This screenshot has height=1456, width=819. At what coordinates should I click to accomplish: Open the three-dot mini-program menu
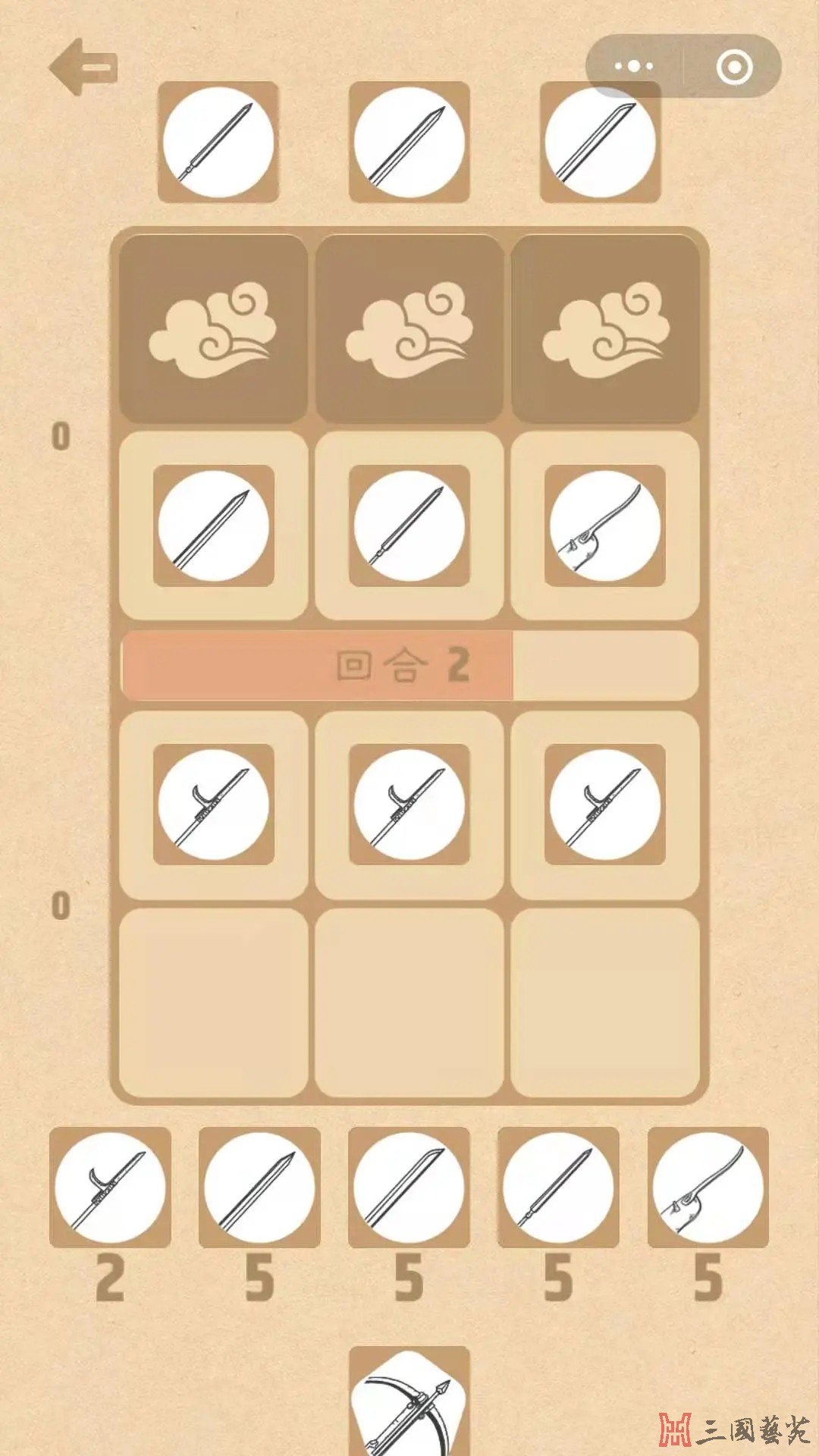[634, 67]
